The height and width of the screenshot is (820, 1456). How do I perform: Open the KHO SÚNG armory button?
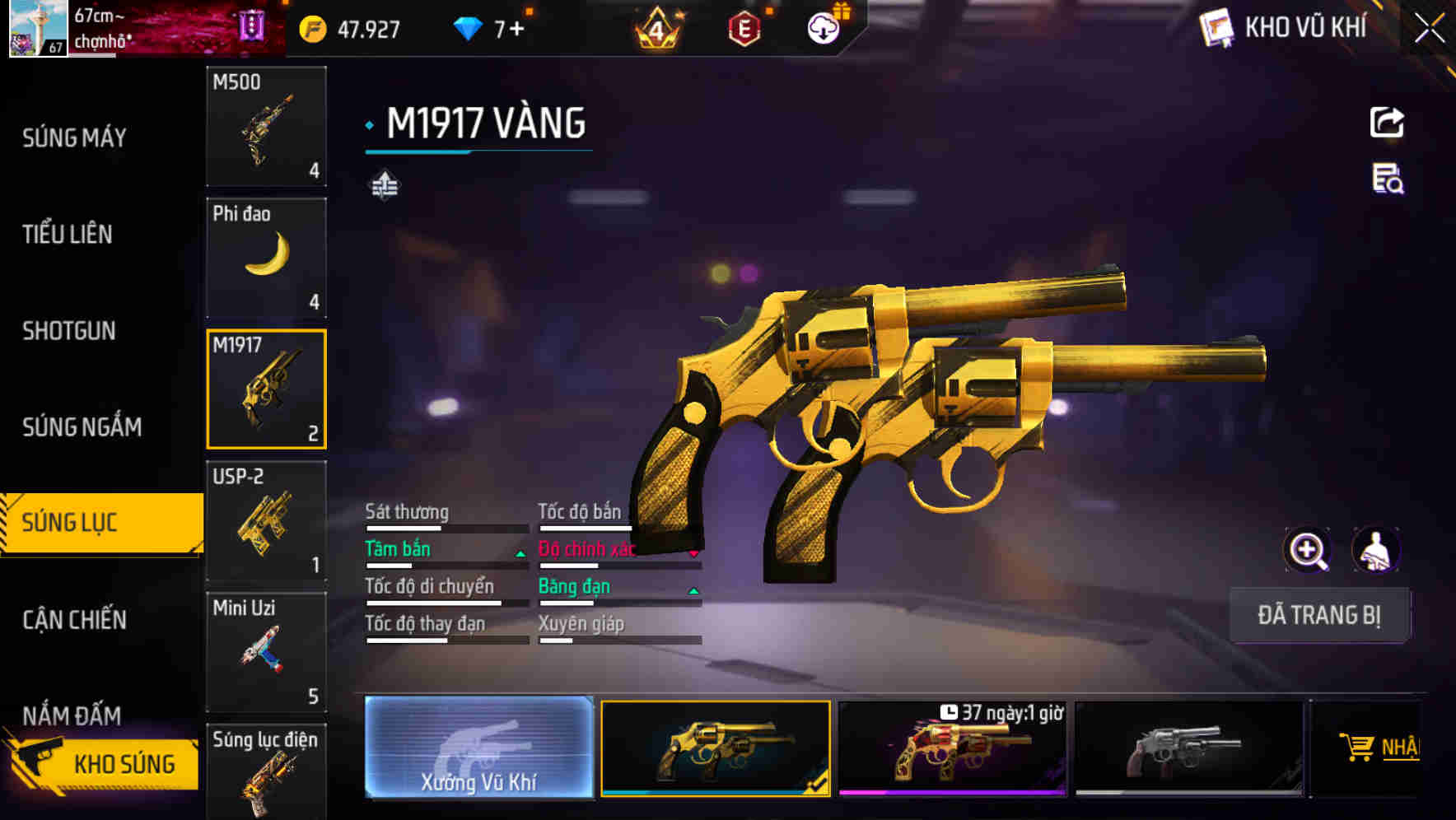point(103,764)
